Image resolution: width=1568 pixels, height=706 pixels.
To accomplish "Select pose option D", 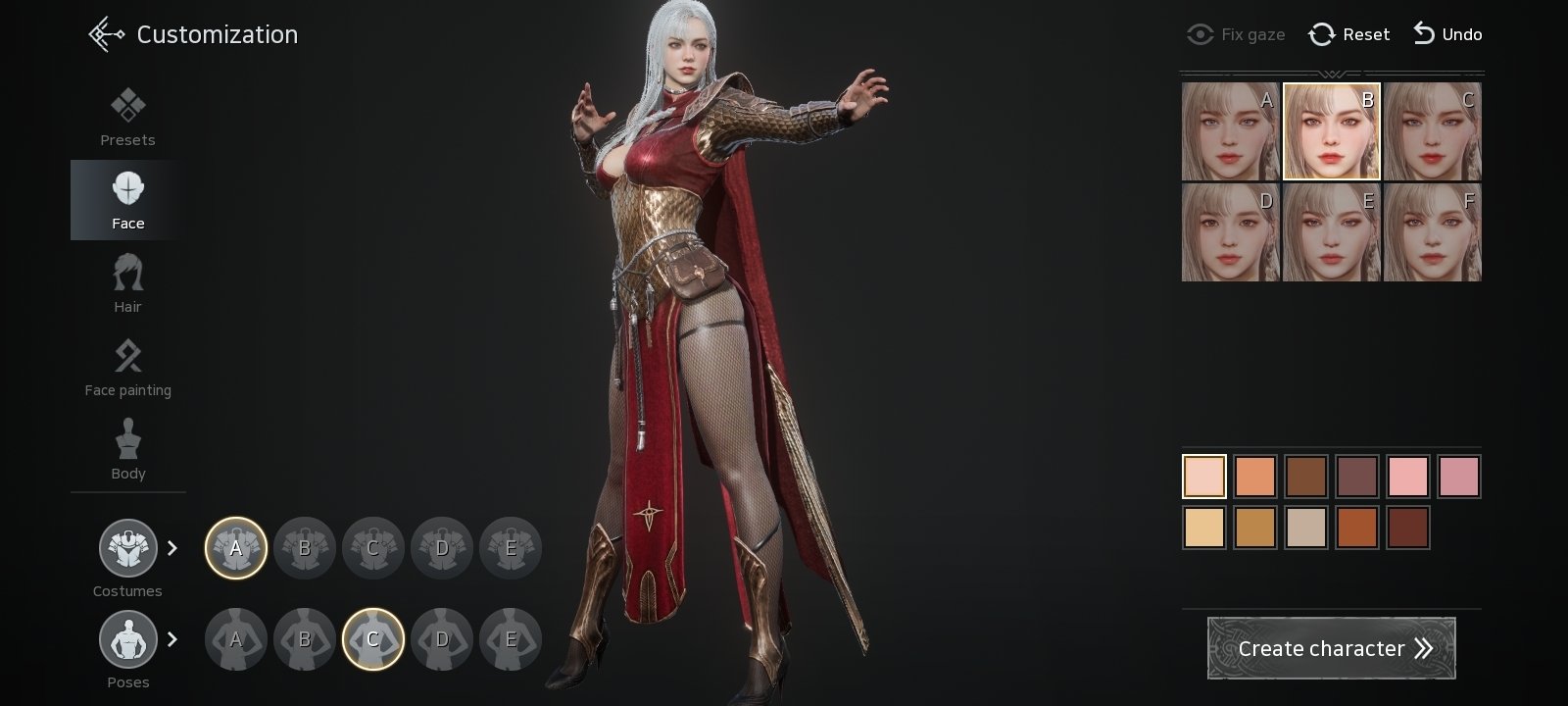I will pyautogui.click(x=442, y=639).
